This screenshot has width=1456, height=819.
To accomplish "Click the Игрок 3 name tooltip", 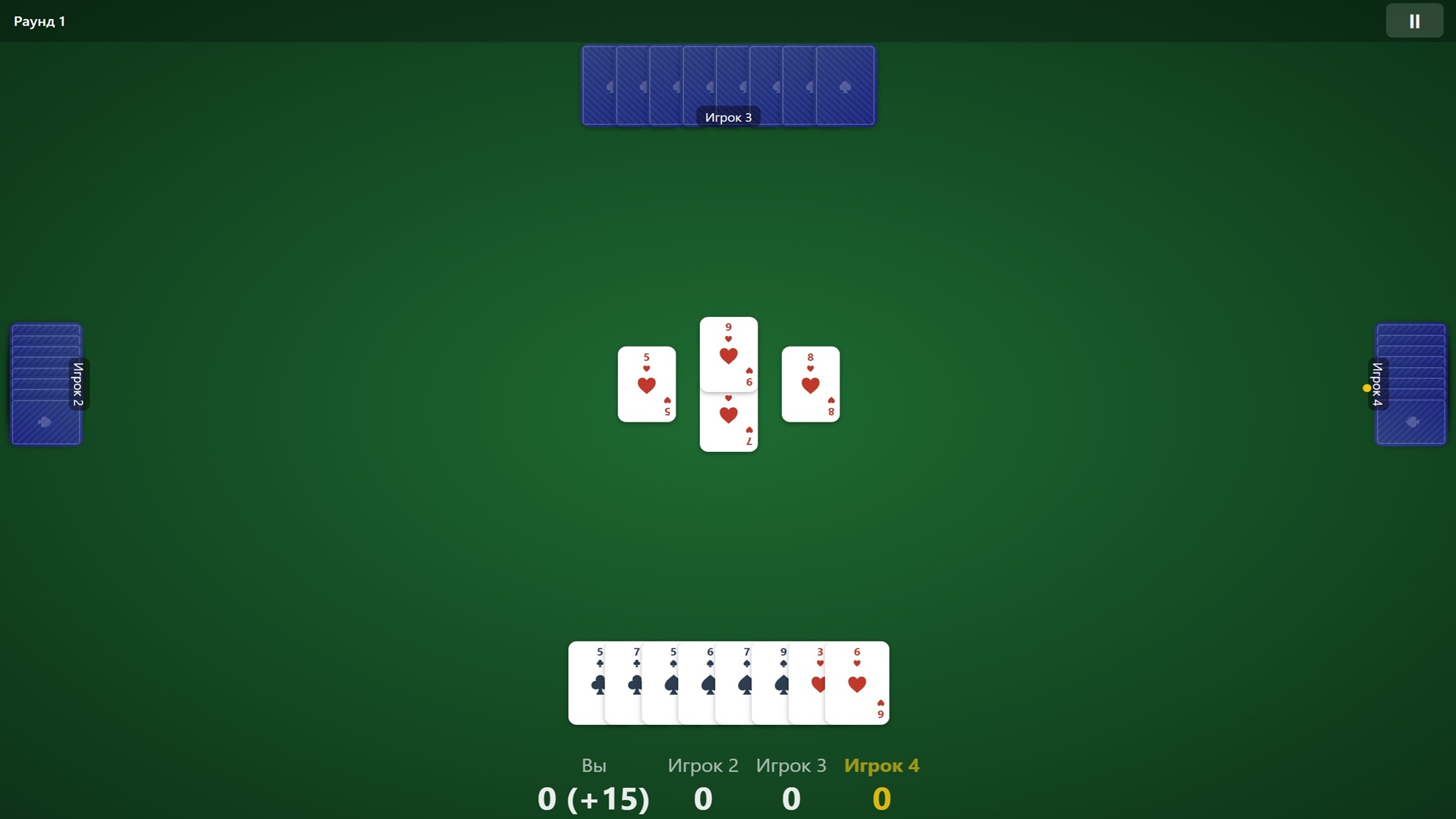I will click(728, 118).
